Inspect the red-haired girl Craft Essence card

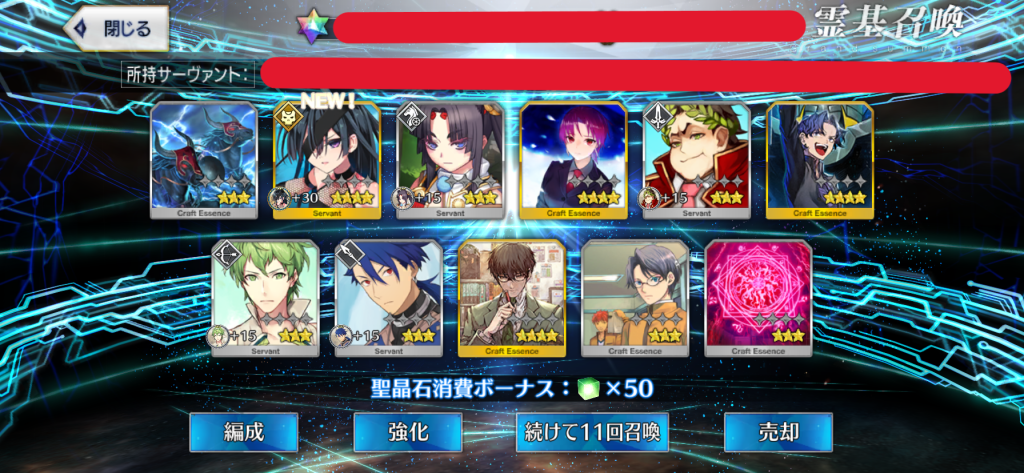point(573,160)
